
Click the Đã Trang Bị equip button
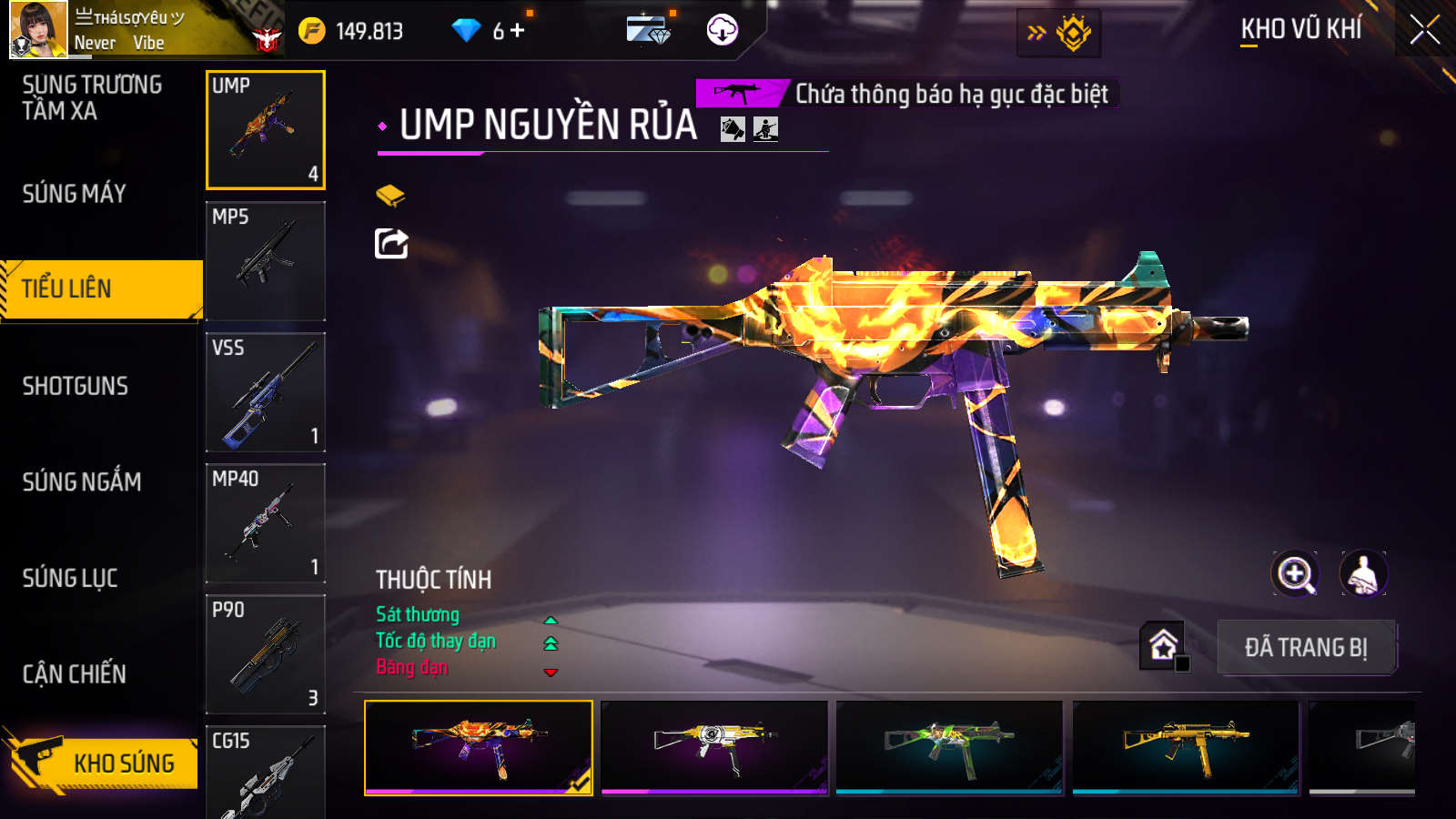tap(1306, 648)
